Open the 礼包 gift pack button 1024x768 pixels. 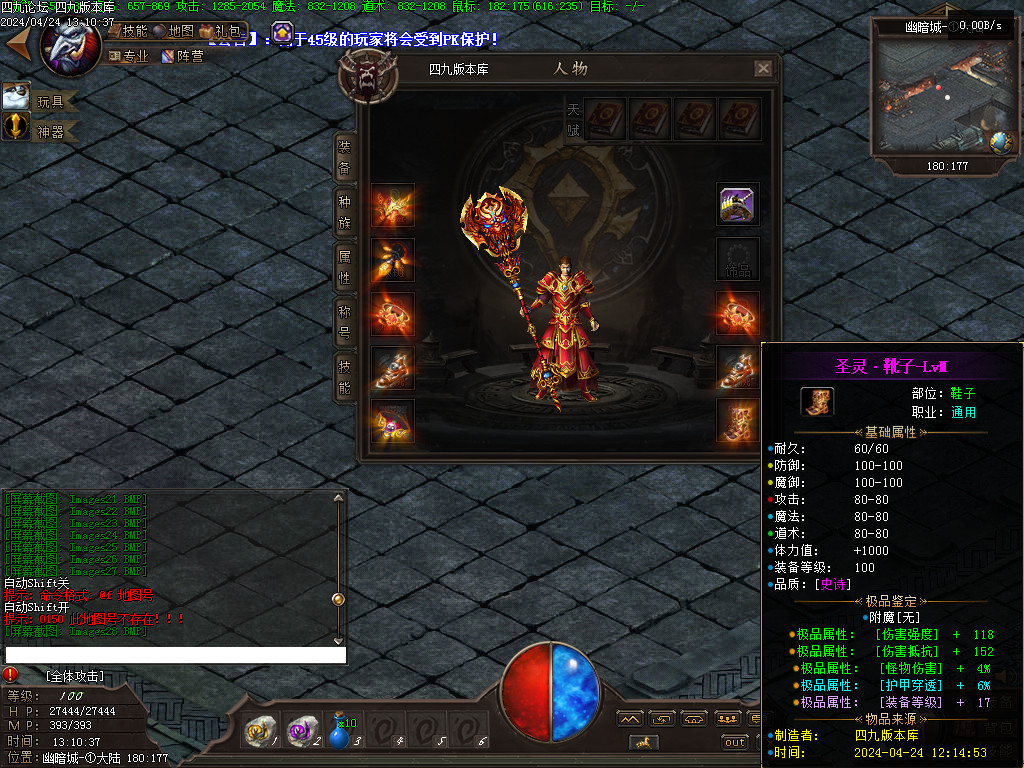click(x=221, y=31)
